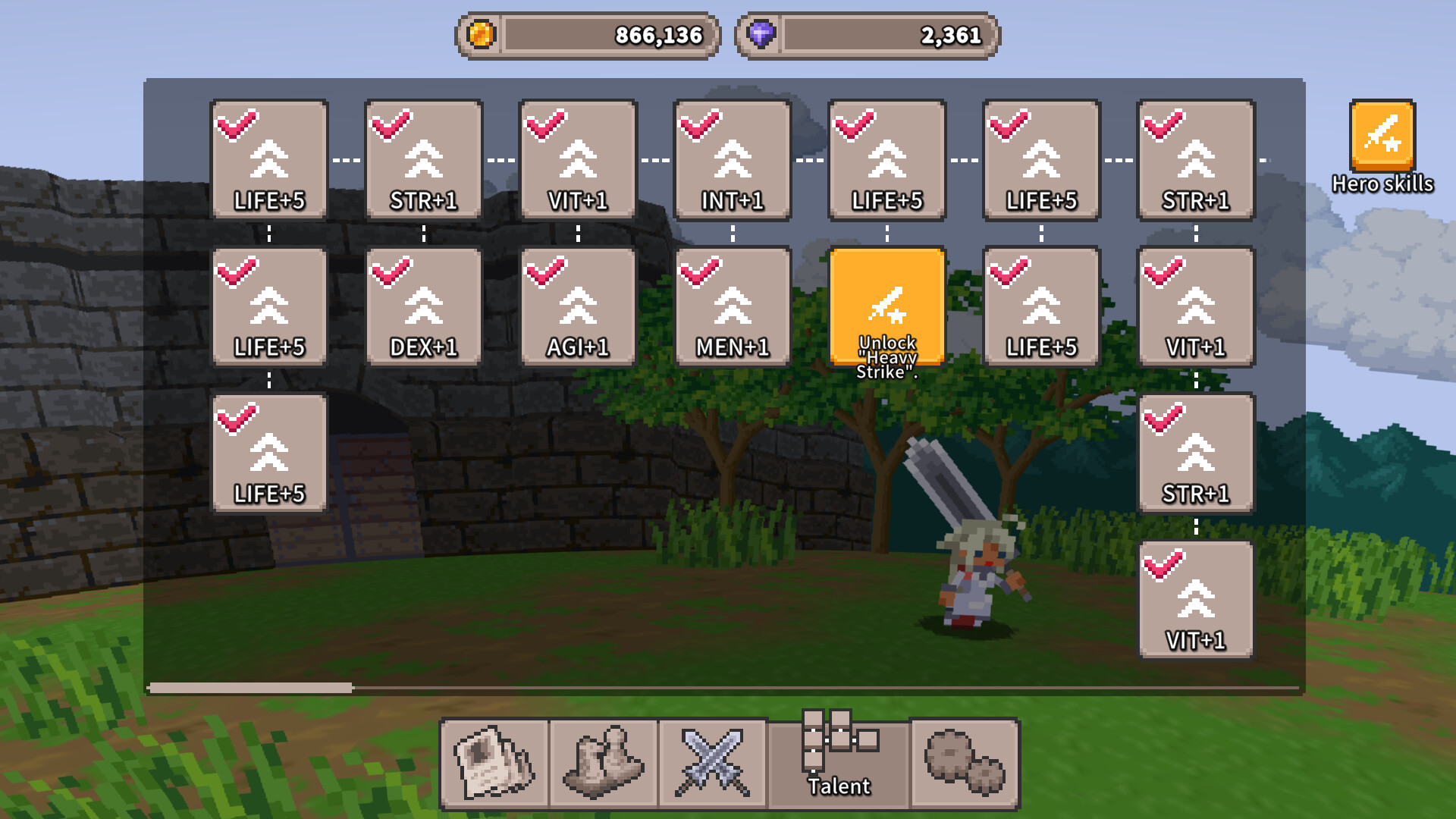Viewport: 1456px width, 819px height.
Task: Open the Talent tab
Action: (x=838, y=762)
